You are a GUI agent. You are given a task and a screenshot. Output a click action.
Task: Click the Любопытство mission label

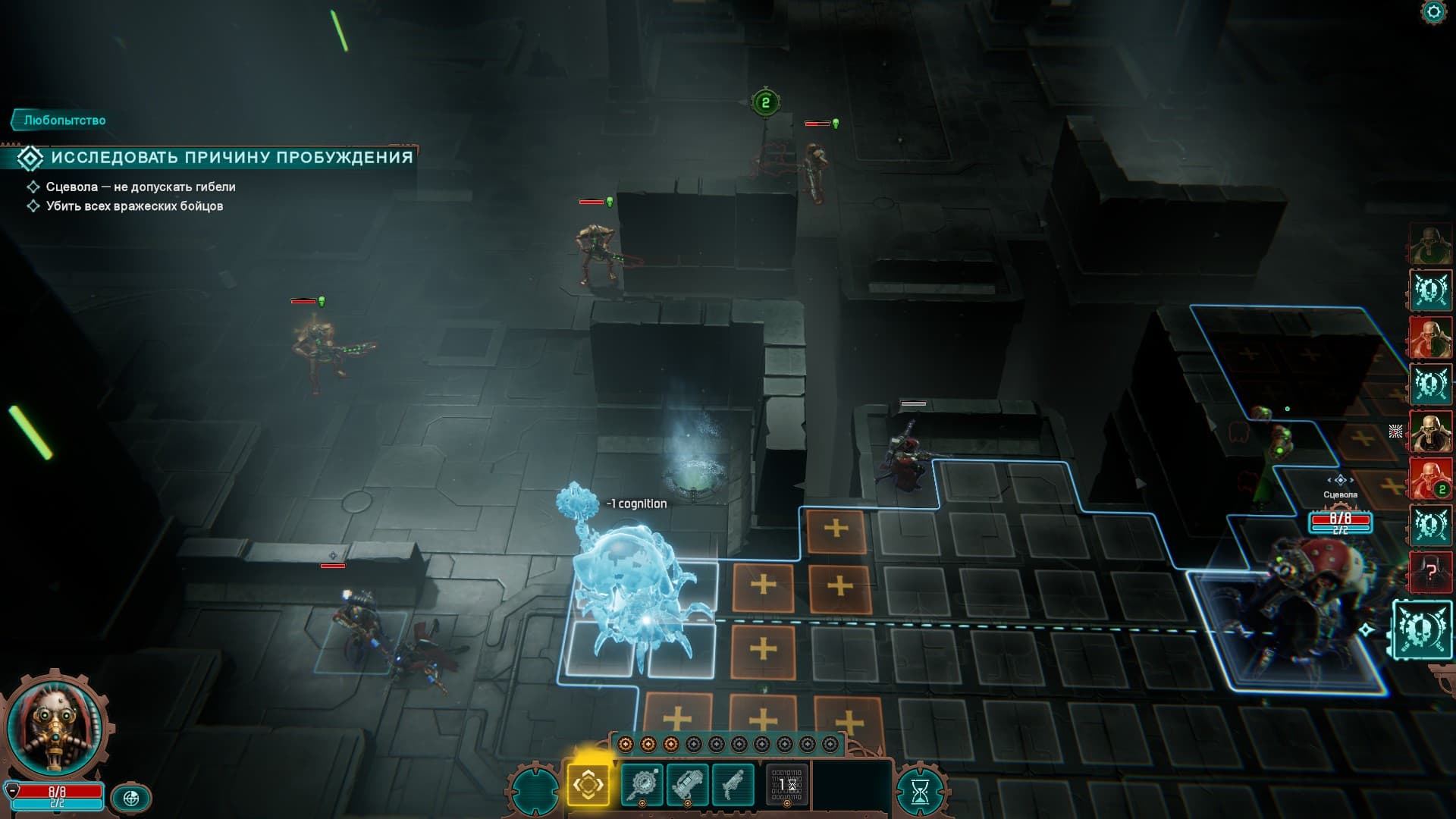64,121
